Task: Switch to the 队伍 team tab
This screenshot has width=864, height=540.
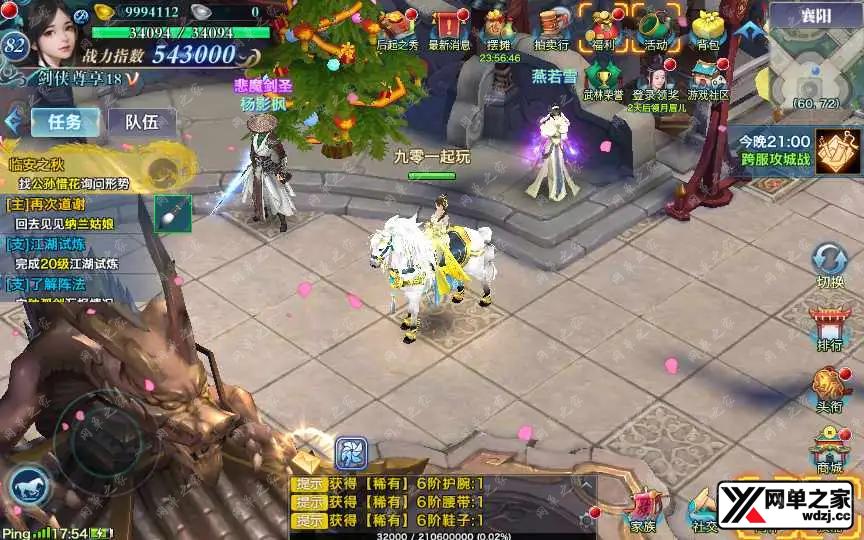Action: coord(142,122)
